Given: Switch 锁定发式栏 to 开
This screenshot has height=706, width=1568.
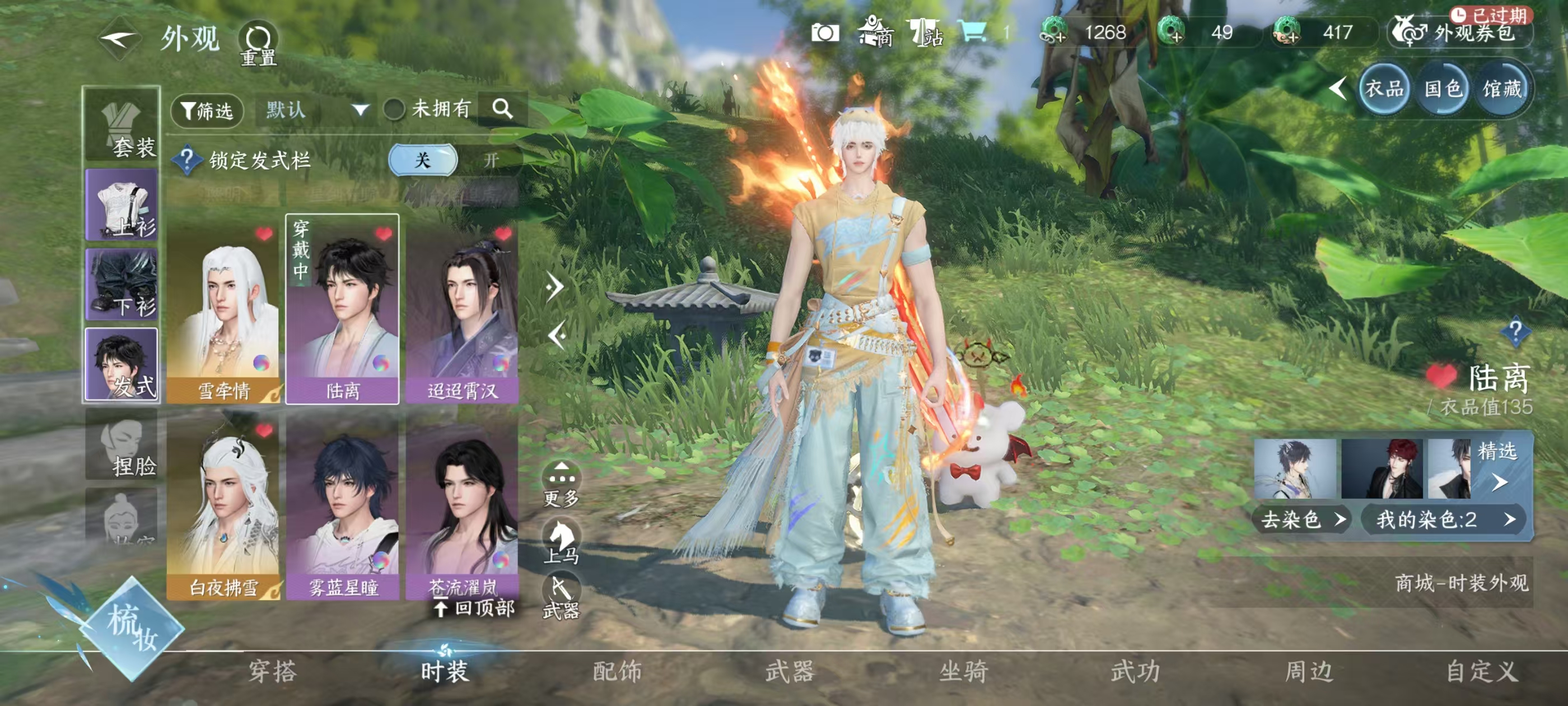Looking at the screenshot, I should 491,160.
